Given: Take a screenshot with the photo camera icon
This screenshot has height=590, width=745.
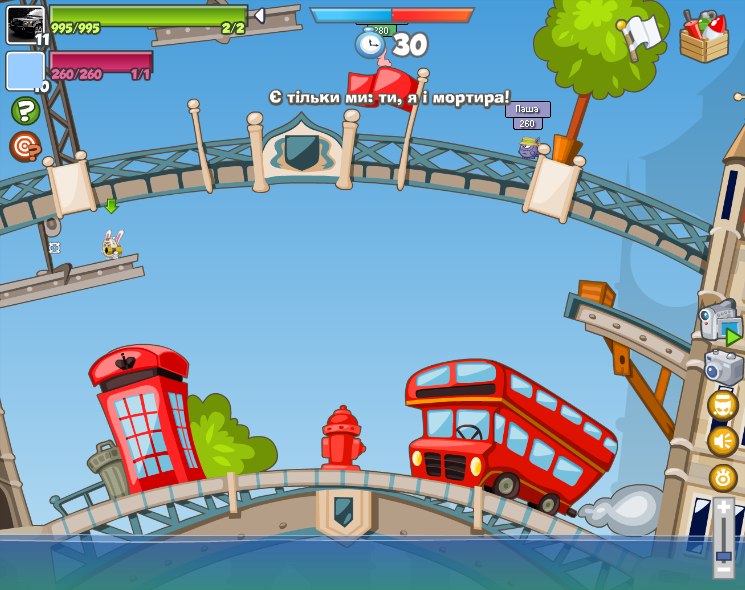Looking at the screenshot, I should click(723, 366).
